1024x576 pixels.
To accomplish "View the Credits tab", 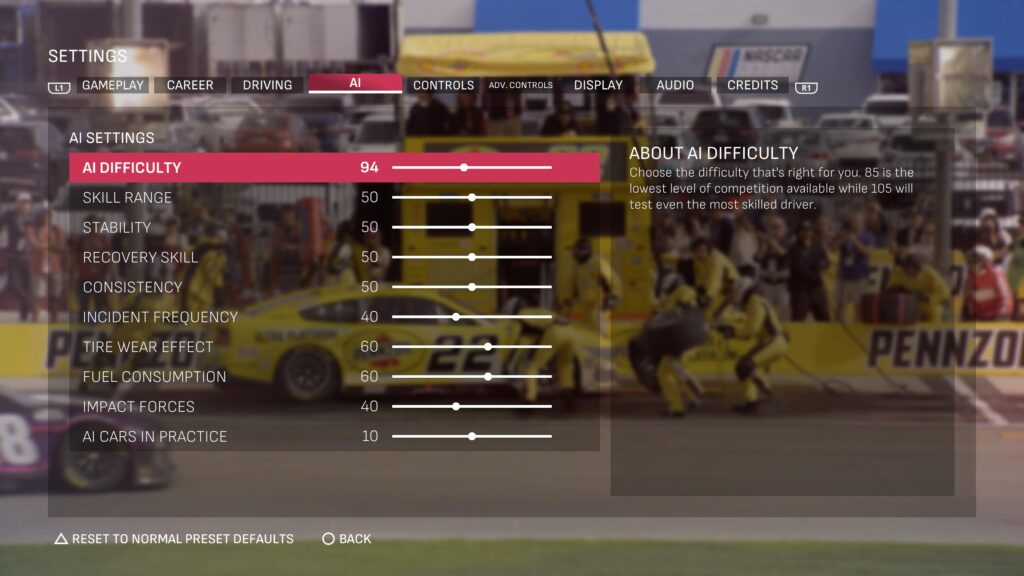I will tap(752, 85).
